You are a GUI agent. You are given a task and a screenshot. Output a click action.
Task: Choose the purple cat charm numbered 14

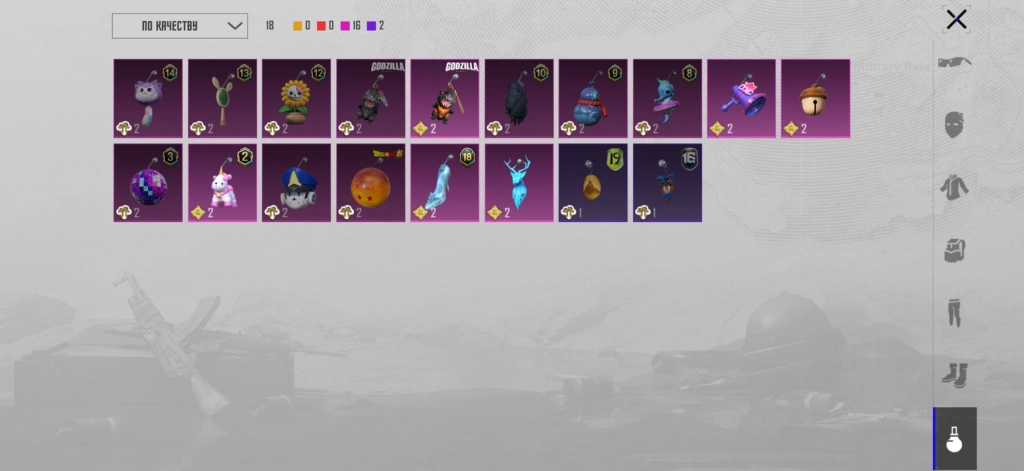pyautogui.click(x=148, y=98)
